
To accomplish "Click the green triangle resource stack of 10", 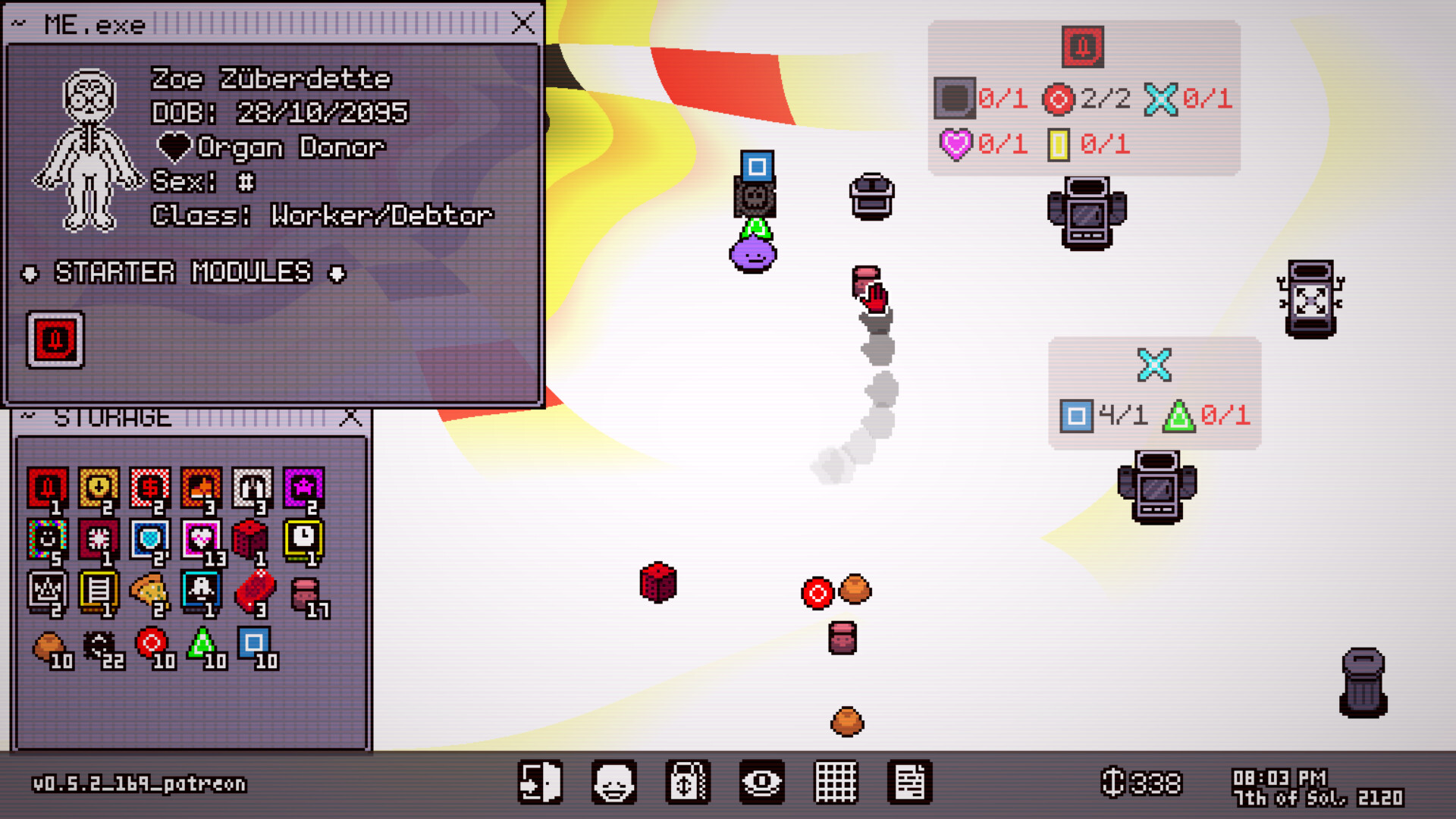I will point(202,646).
